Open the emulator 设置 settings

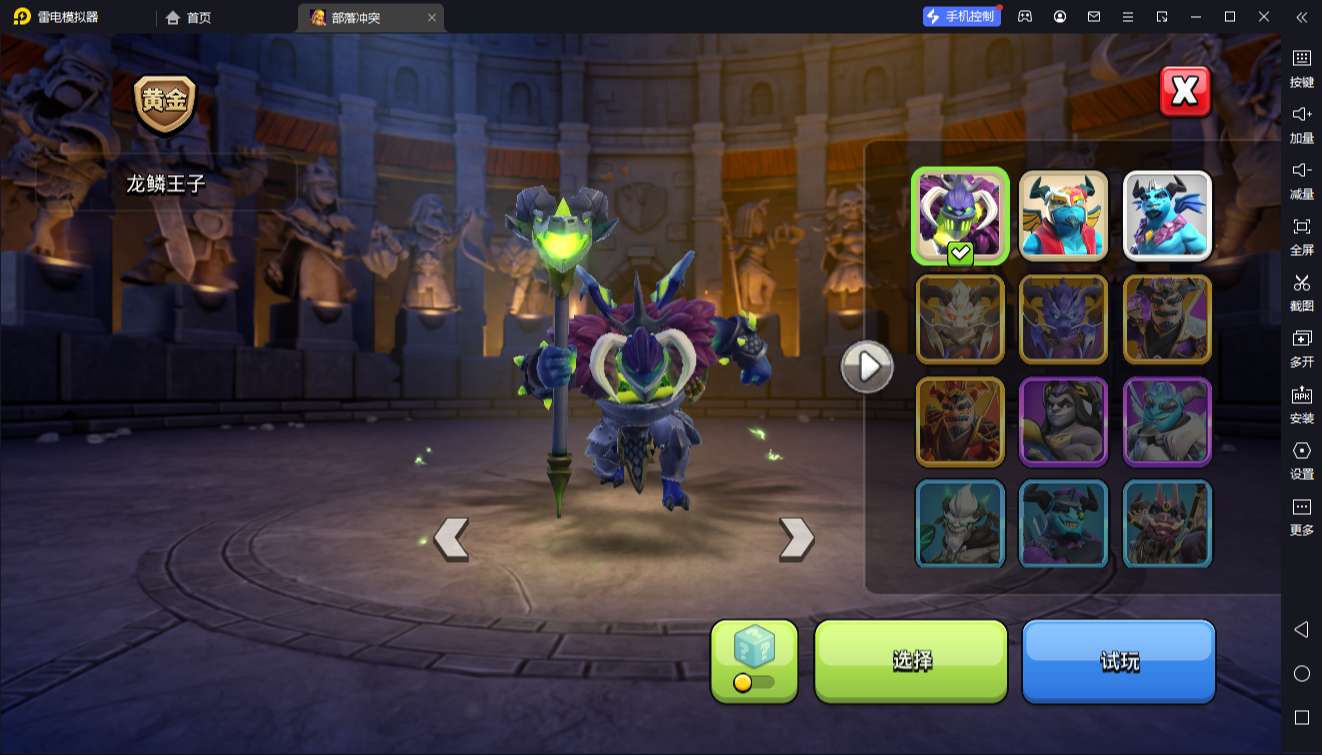[x=1301, y=459]
